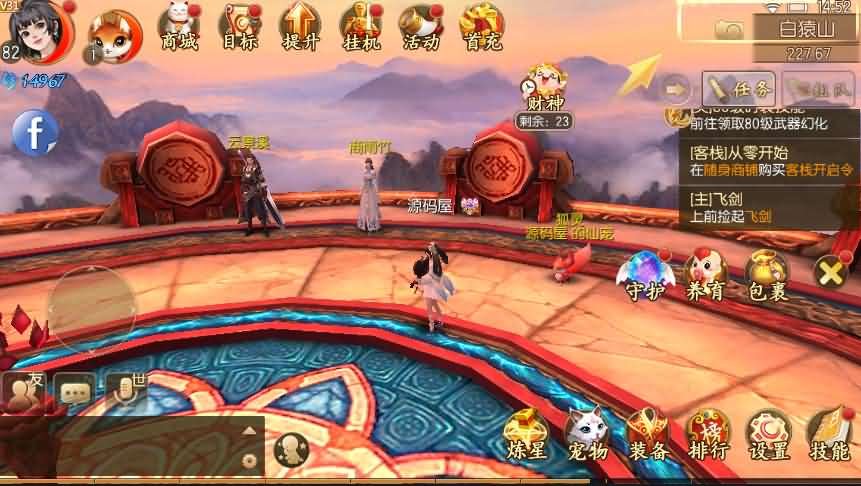Open the 目标 goals menu
Image resolution: width=861 pixels, height=486 pixels.
click(x=240, y=26)
